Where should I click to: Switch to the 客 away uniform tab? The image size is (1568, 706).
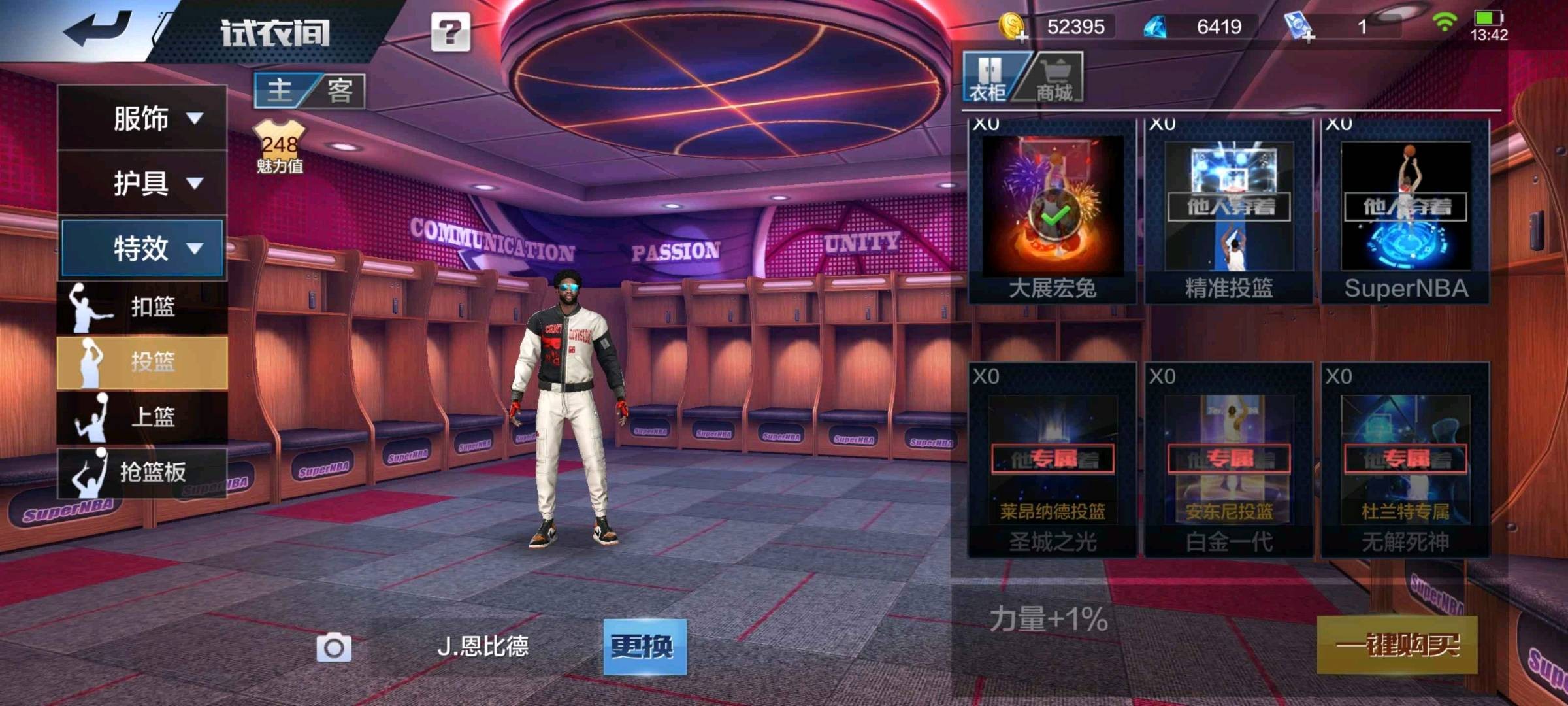(340, 90)
